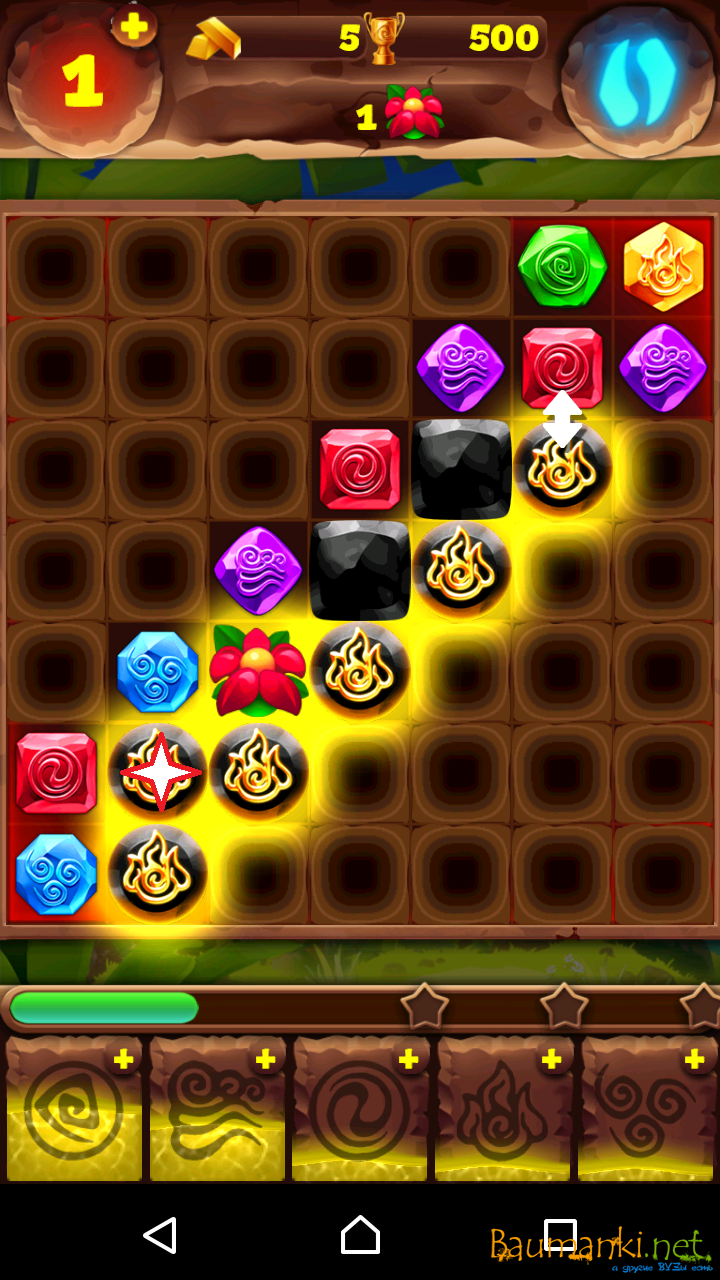
Task: Go to the Android home screen
Action: coord(360,1235)
